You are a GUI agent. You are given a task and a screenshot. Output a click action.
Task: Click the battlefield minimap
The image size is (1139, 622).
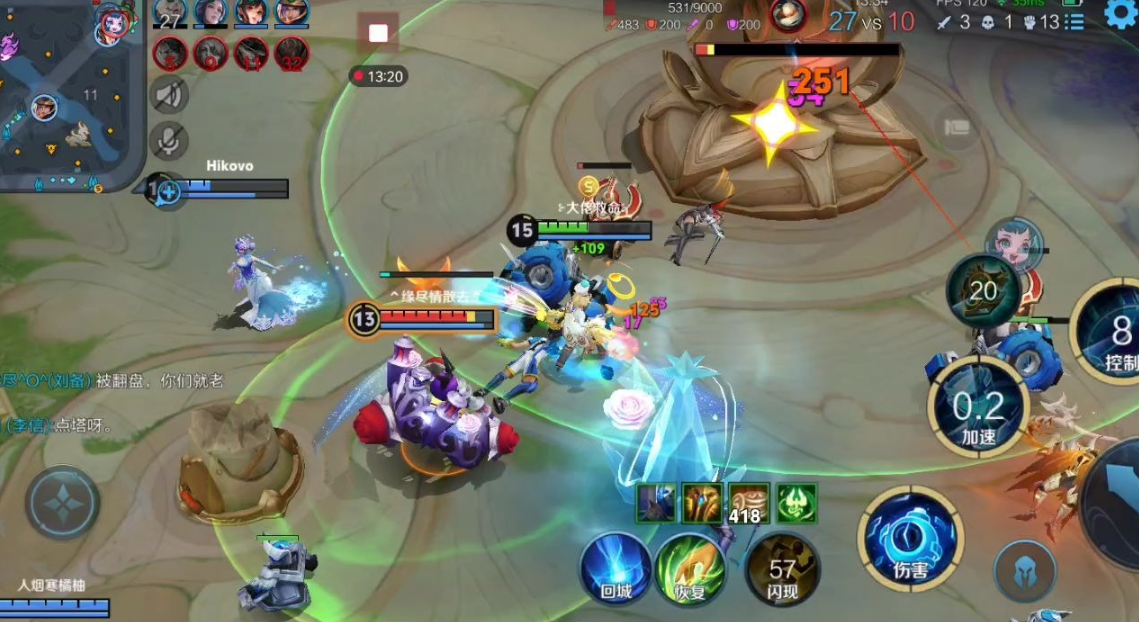[66, 97]
